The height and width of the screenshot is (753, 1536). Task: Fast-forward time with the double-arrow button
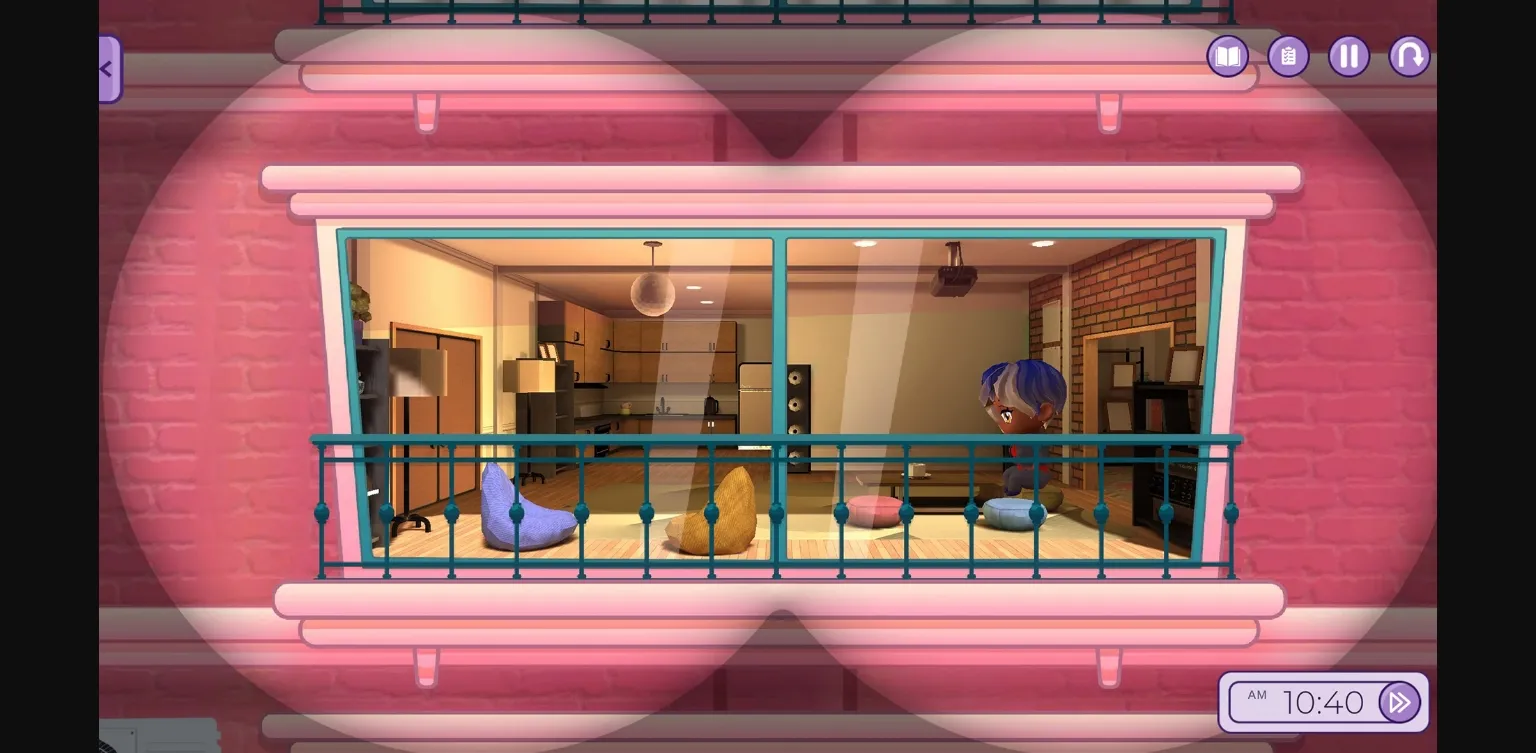(x=1399, y=702)
